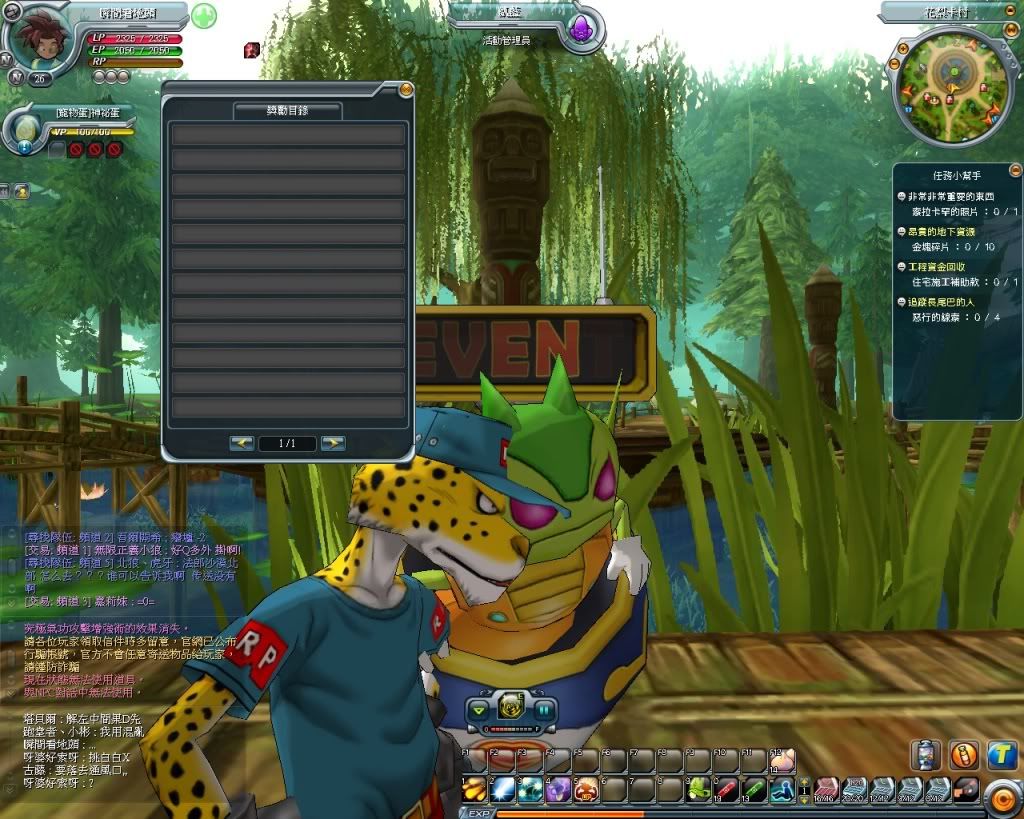Viewport: 1024px width, 819px height.
Task: Select the pet egg portrait
Action: point(25,129)
